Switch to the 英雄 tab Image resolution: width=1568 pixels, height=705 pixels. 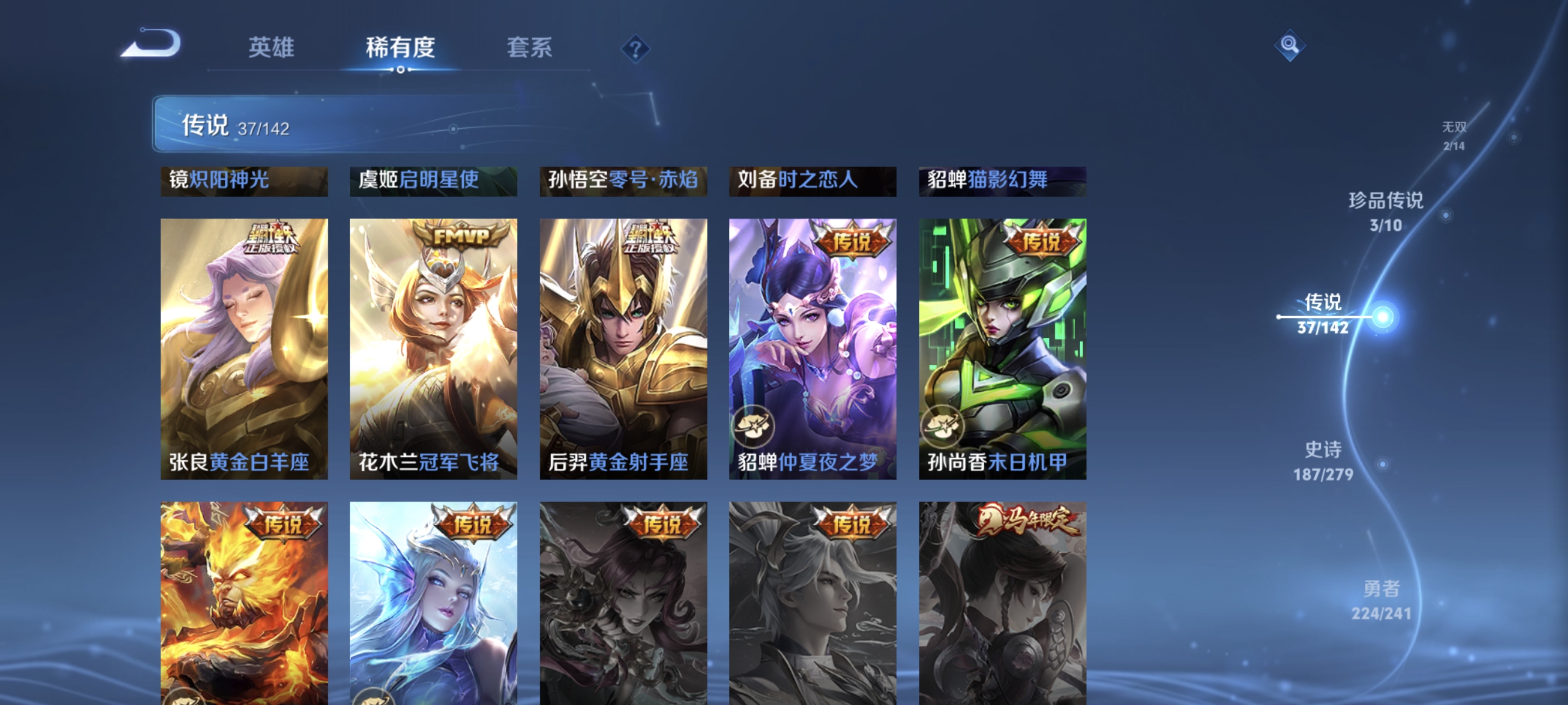[x=271, y=48]
